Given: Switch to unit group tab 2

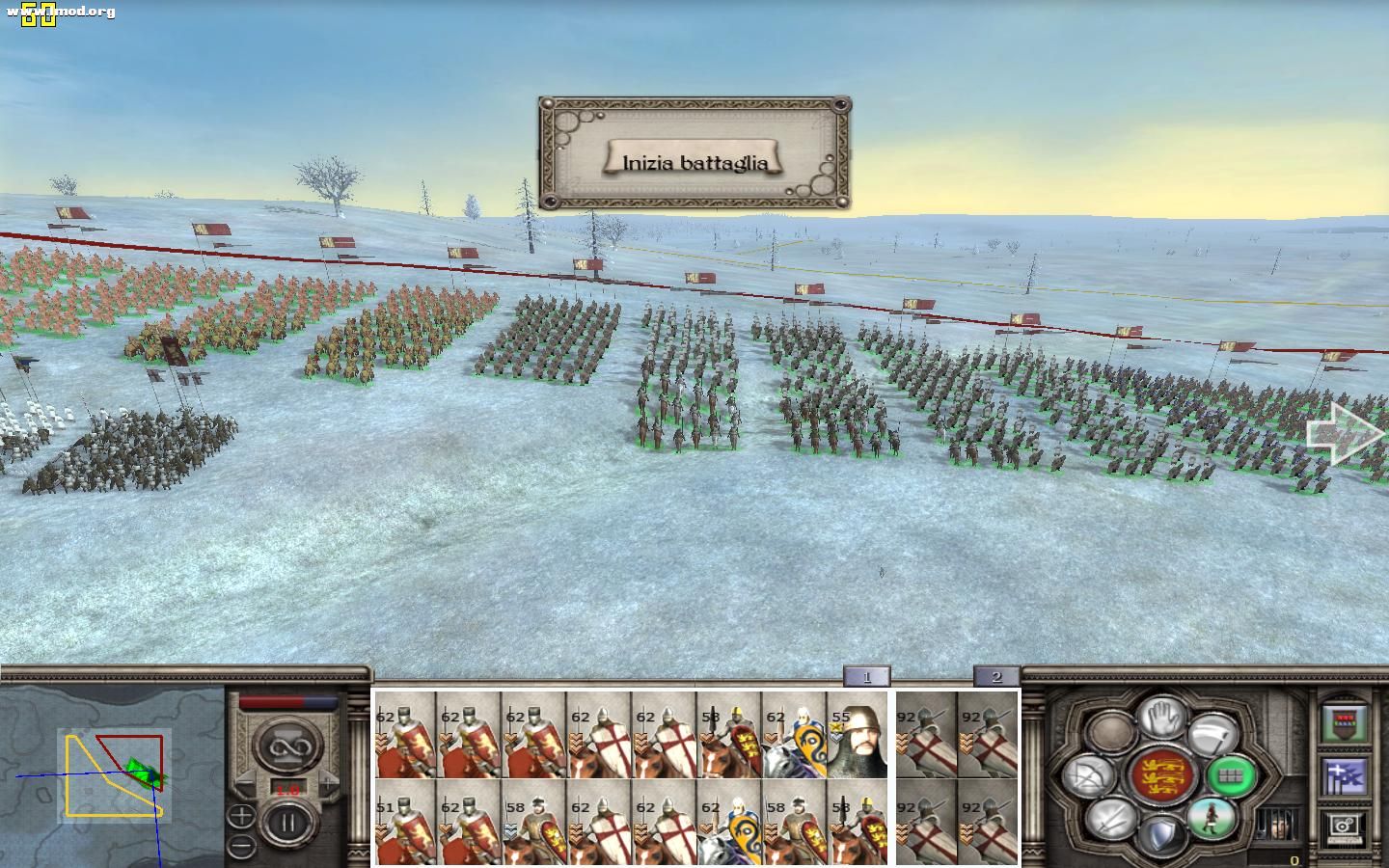Looking at the screenshot, I should (995, 676).
